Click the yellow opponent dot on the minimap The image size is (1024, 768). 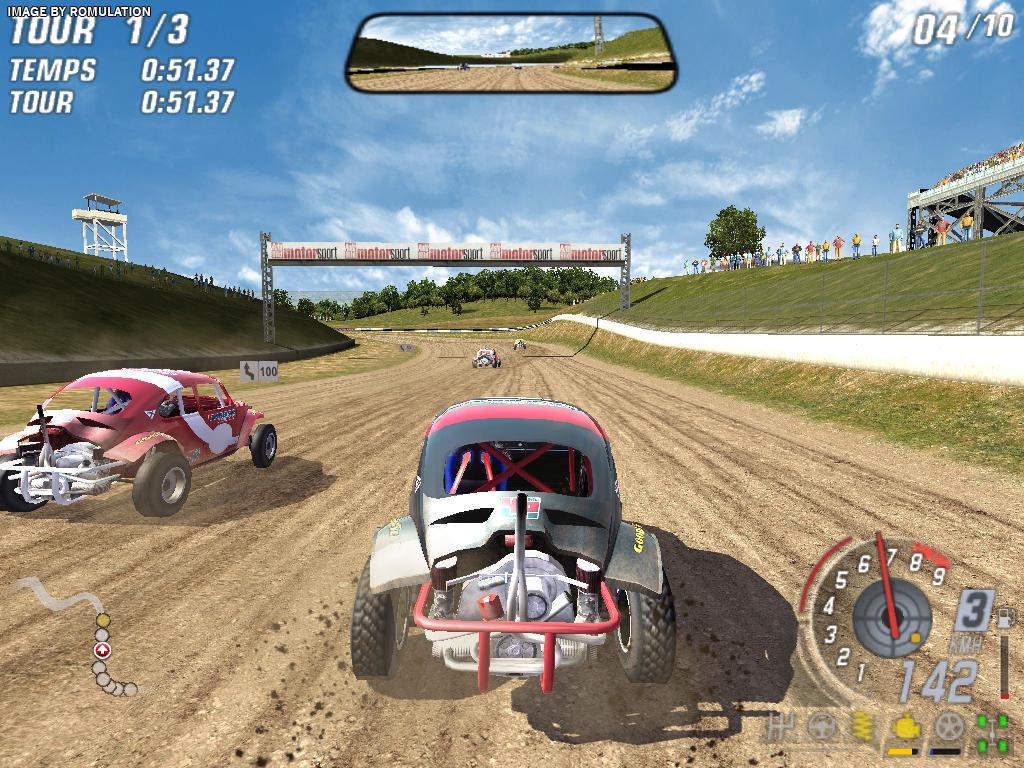tap(102, 621)
